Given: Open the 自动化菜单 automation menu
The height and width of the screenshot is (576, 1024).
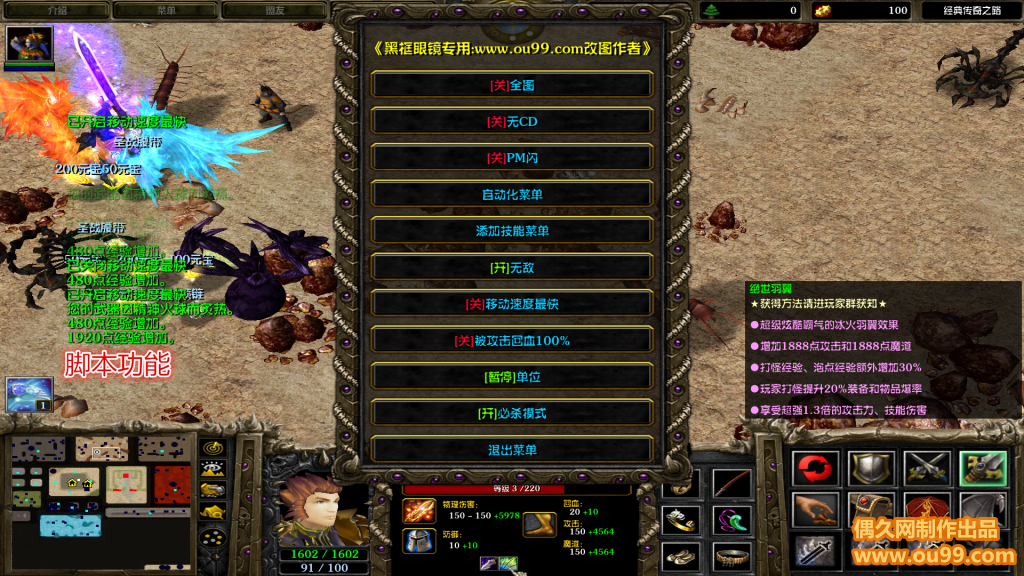Looking at the screenshot, I should tap(512, 195).
